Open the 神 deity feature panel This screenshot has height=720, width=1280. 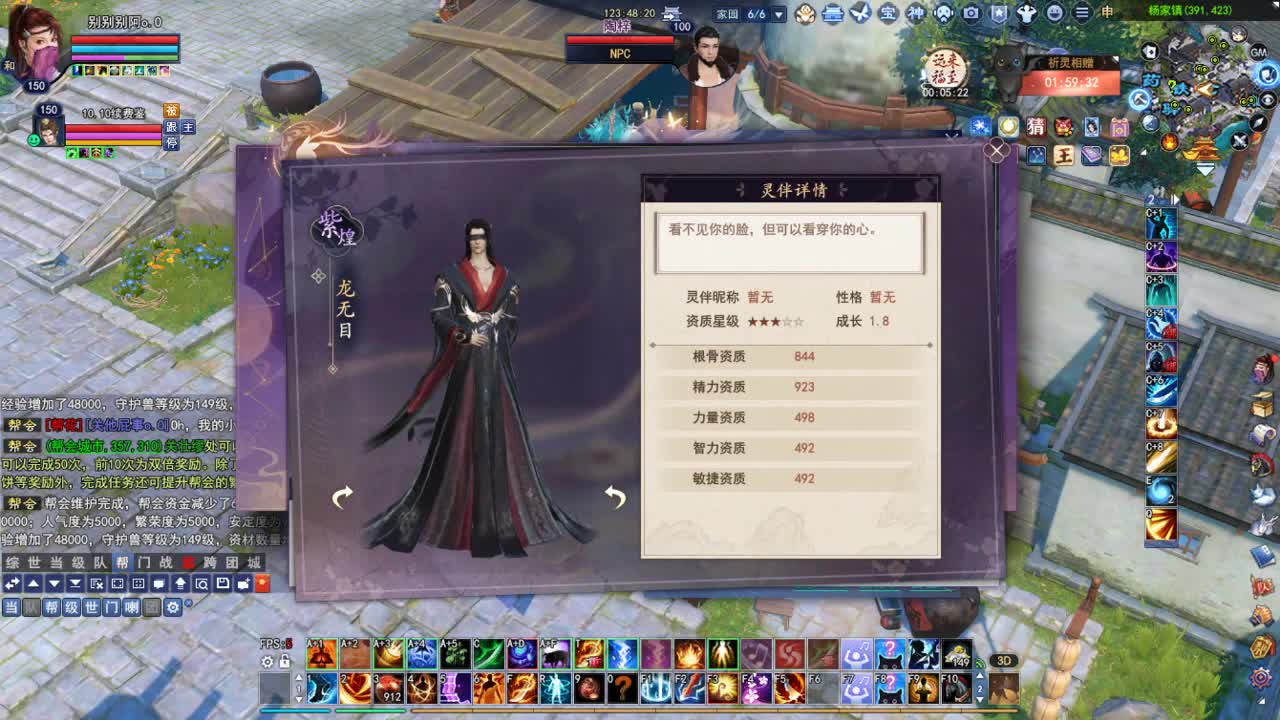click(918, 13)
